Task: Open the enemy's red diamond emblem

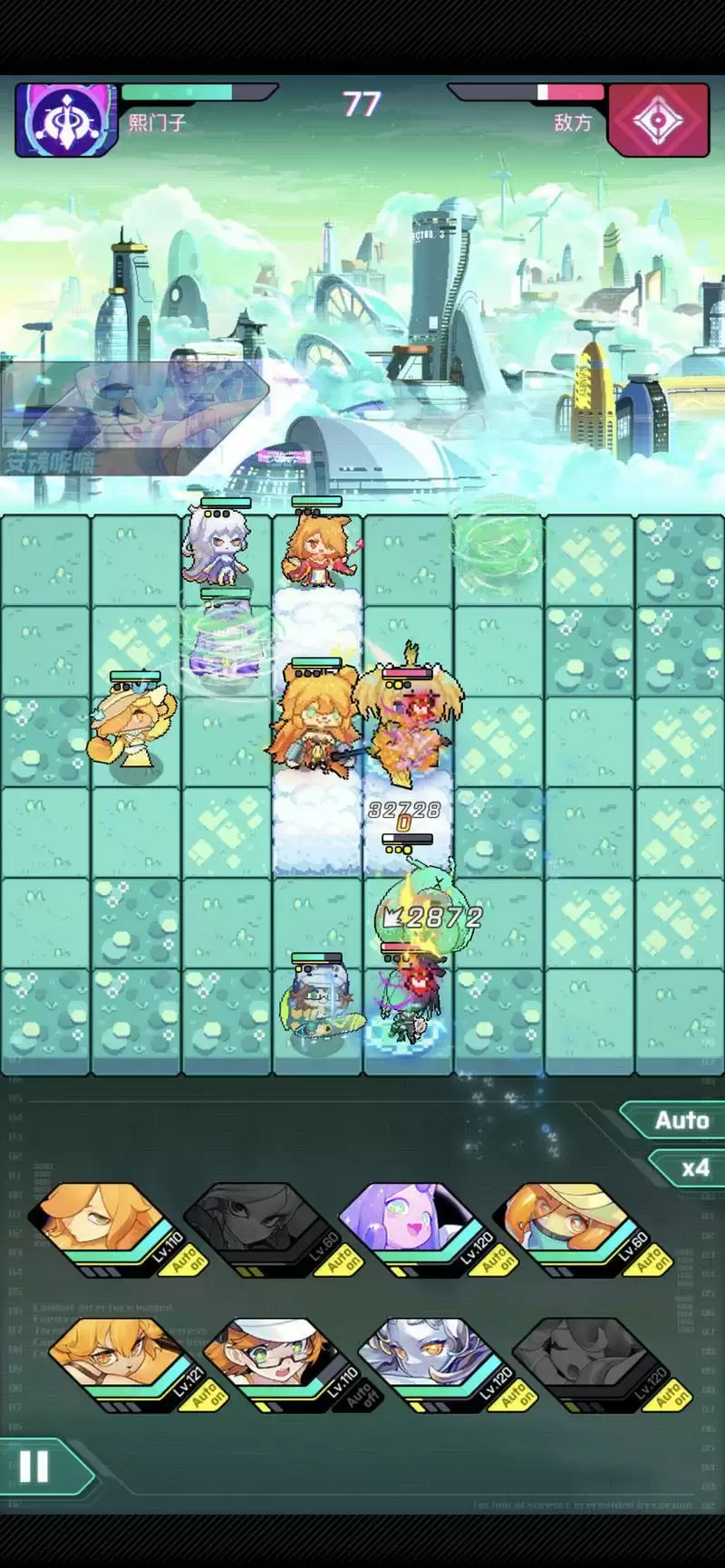Action: pos(658,120)
